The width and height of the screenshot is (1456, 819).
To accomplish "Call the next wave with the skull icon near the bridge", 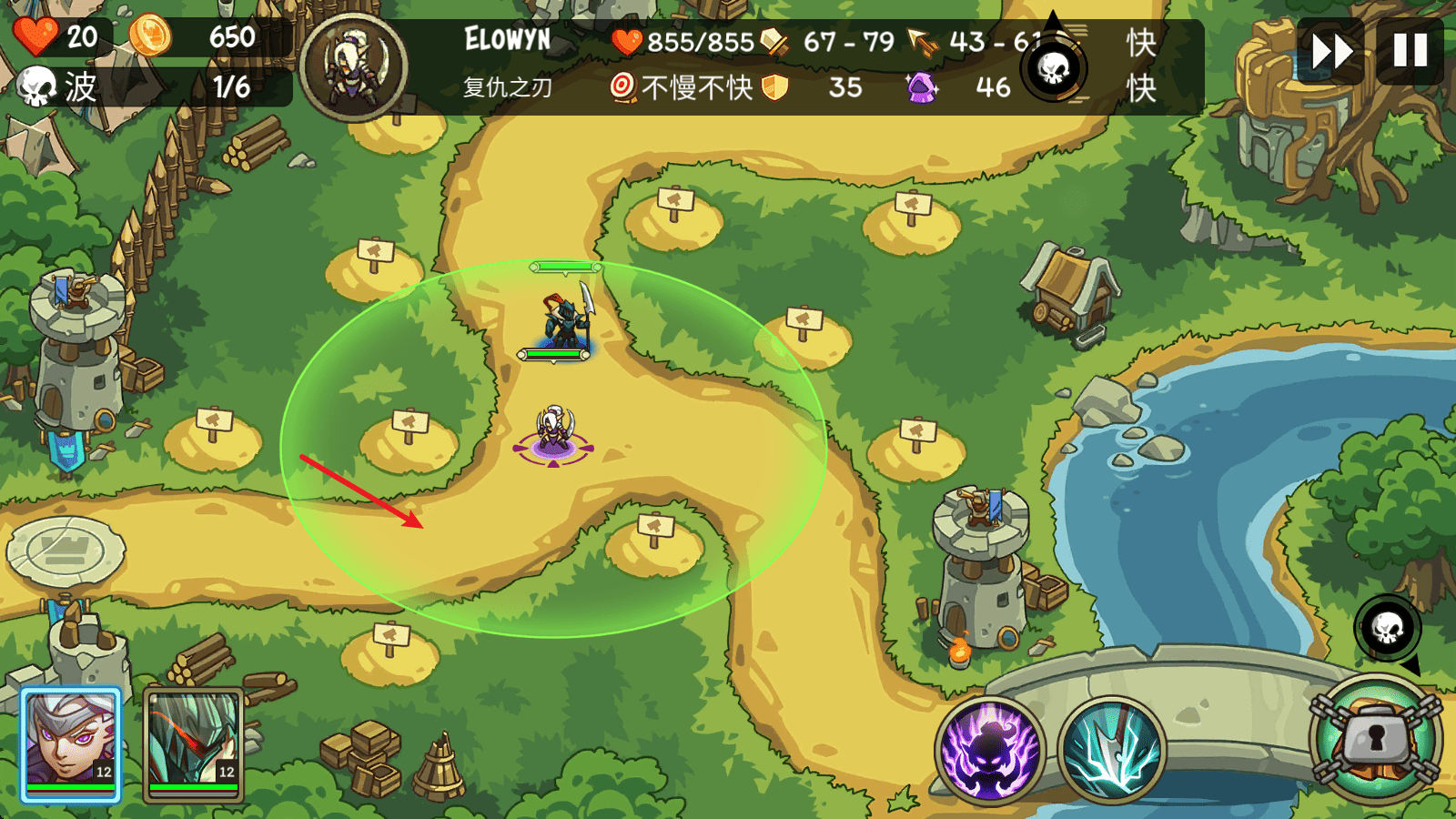I will (1387, 628).
